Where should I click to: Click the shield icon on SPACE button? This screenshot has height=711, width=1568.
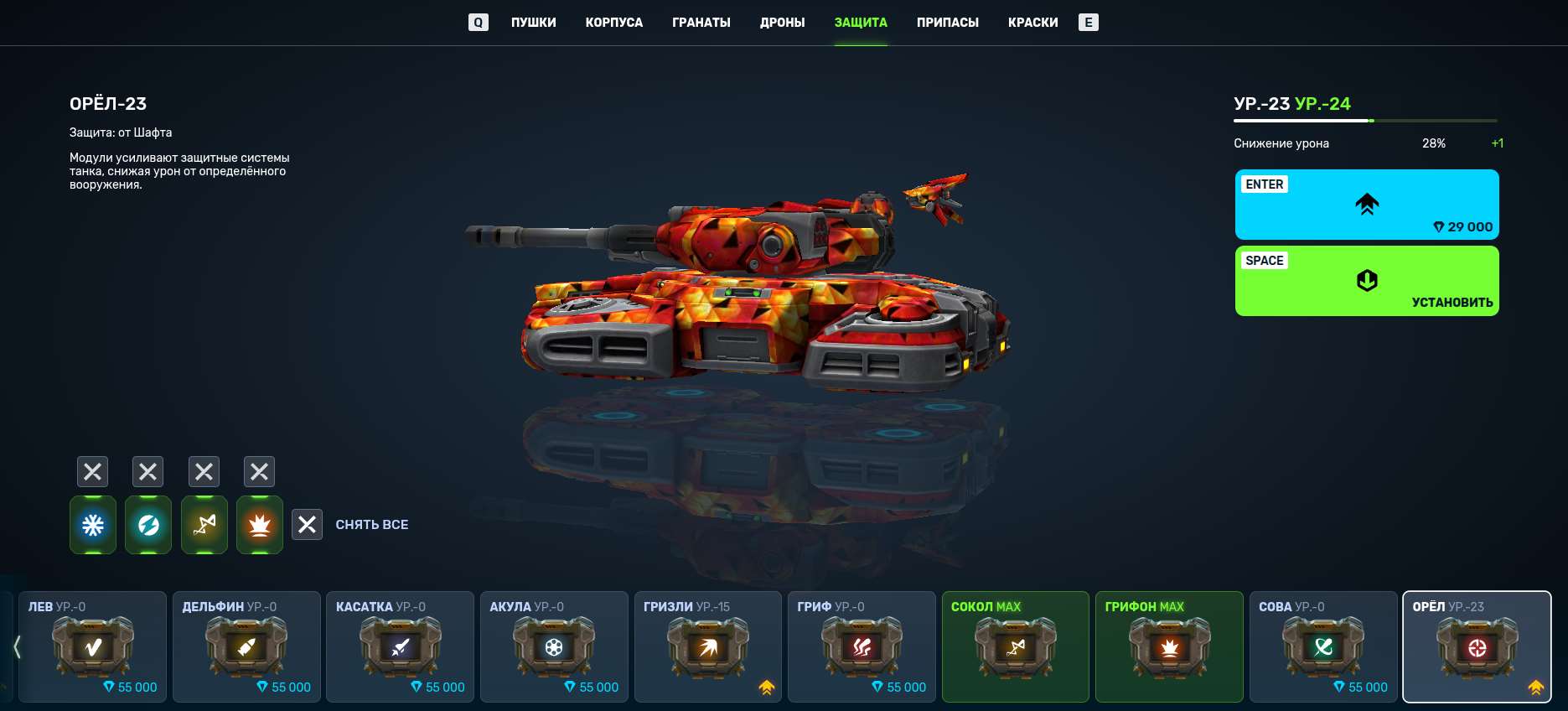tap(1366, 281)
